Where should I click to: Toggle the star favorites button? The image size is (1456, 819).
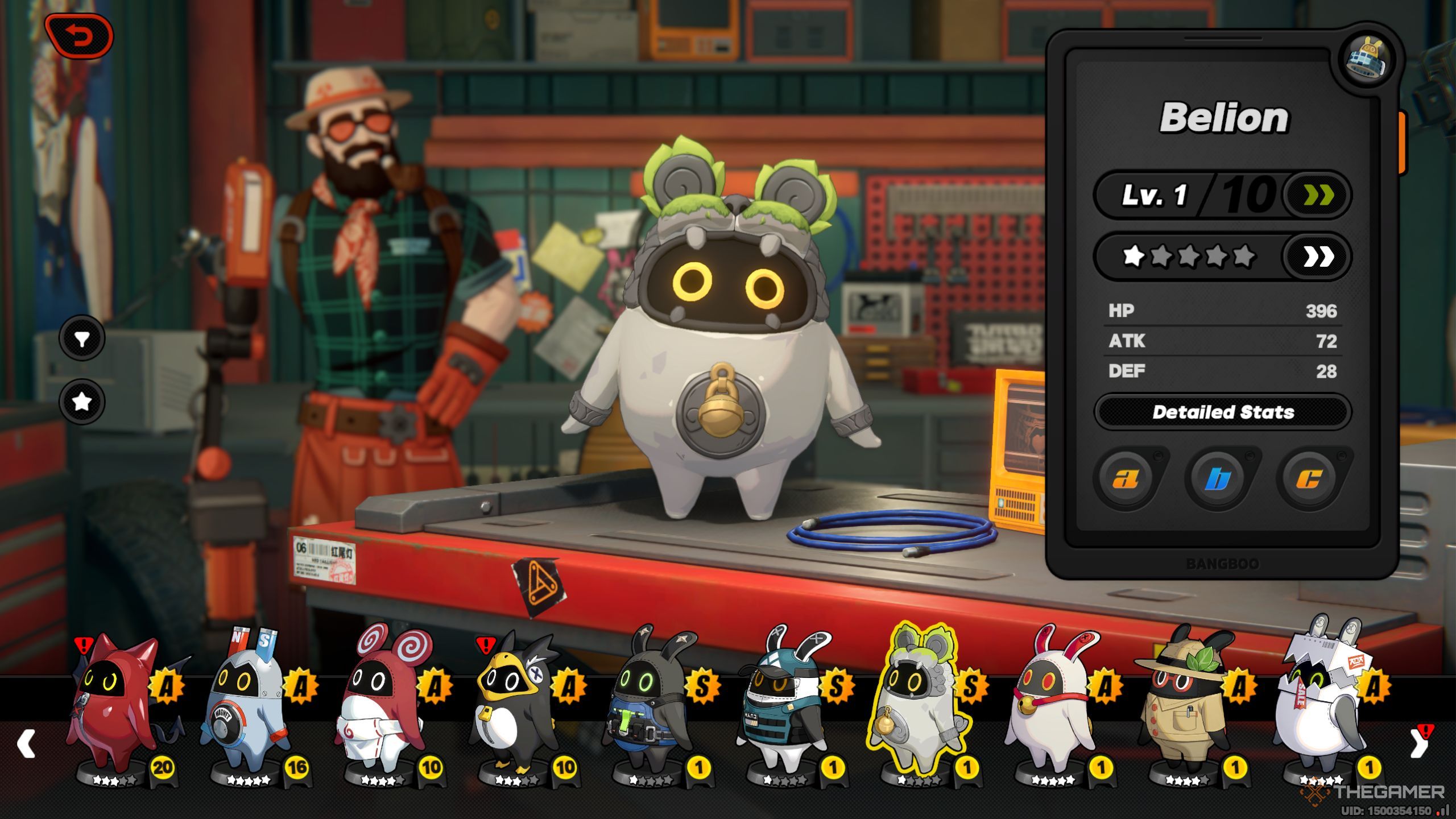(x=82, y=402)
